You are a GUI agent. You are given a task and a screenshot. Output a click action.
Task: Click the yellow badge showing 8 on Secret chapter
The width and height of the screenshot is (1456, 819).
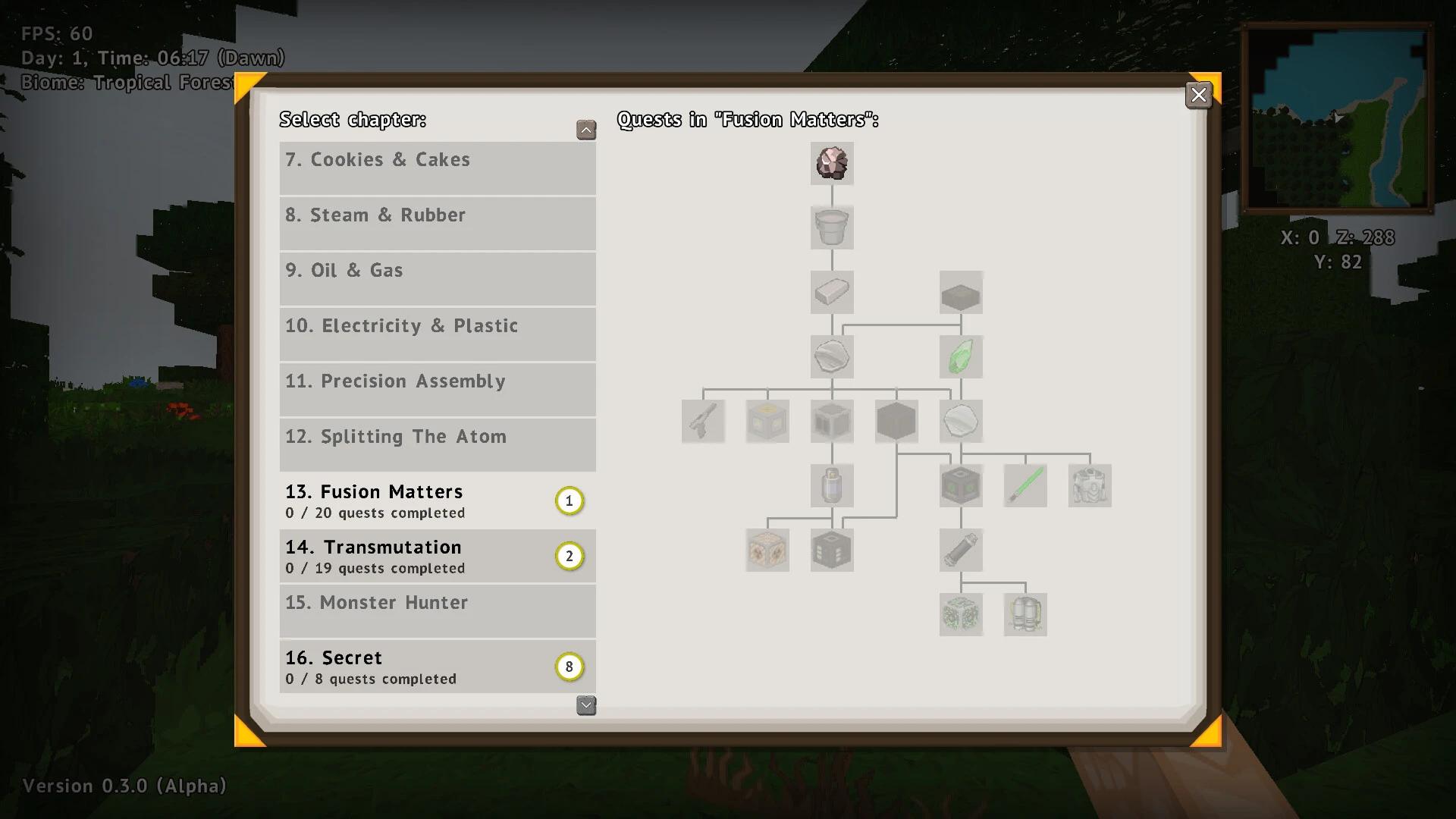pos(570,667)
